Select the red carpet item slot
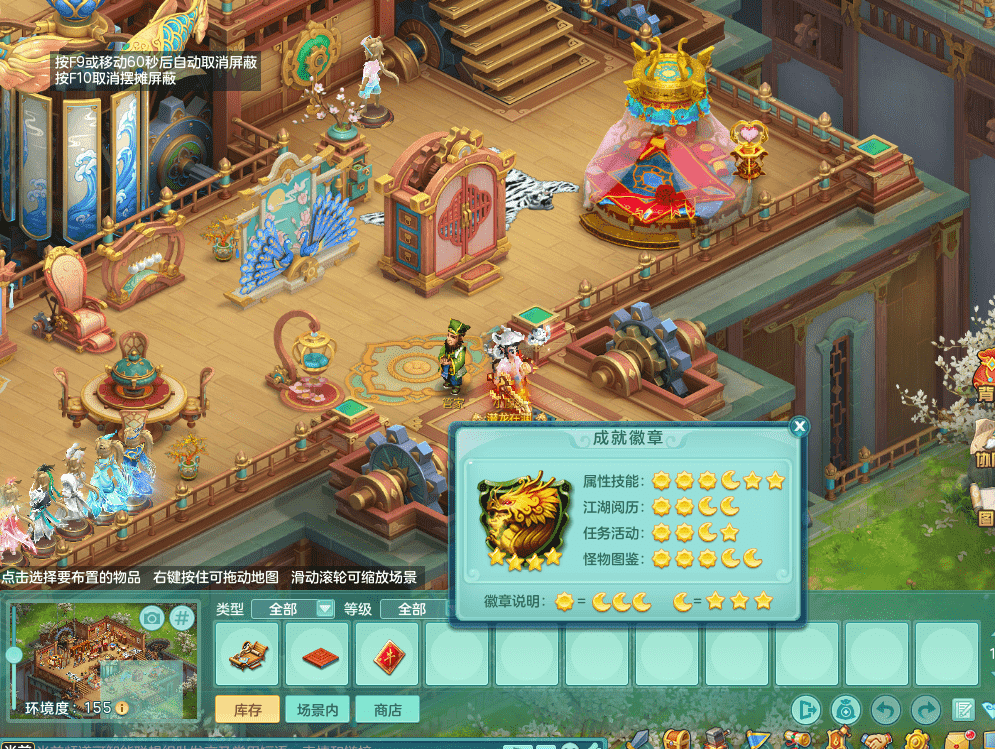Image resolution: width=995 pixels, height=749 pixels. (x=317, y=655)
